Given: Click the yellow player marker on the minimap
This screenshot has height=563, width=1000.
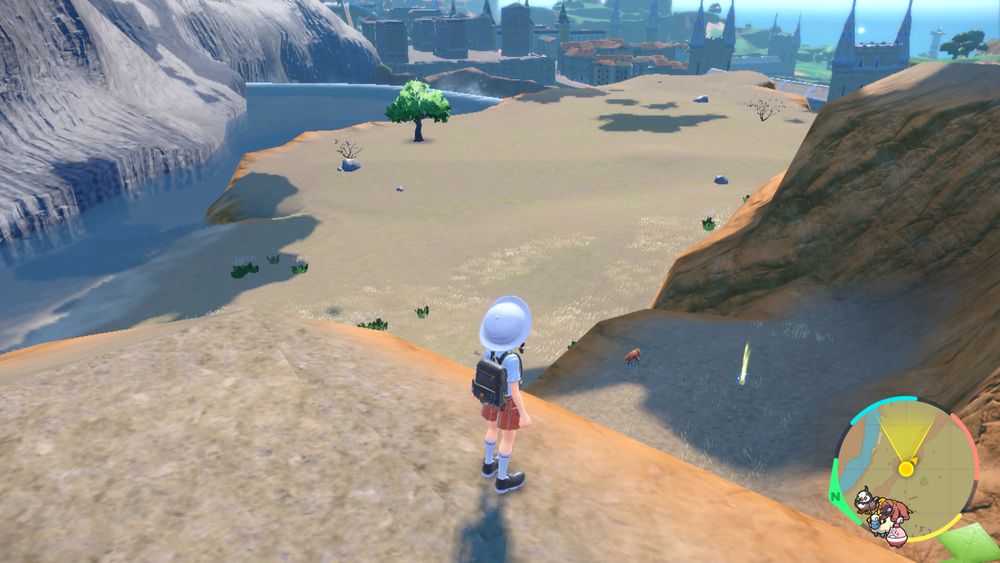Looking at the screenshot, I should 906,468.
